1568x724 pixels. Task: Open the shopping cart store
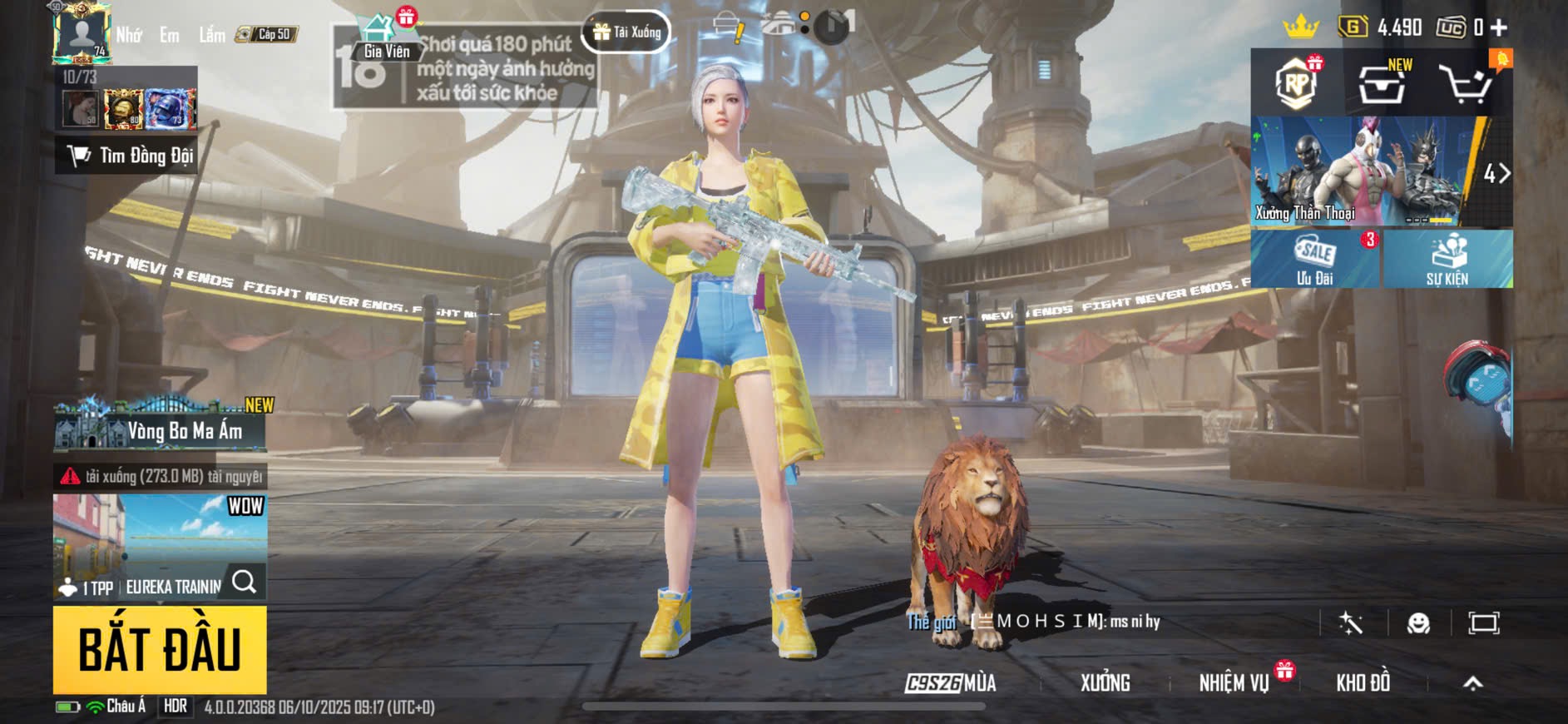pyautogui.click(x=1466, y=83)
